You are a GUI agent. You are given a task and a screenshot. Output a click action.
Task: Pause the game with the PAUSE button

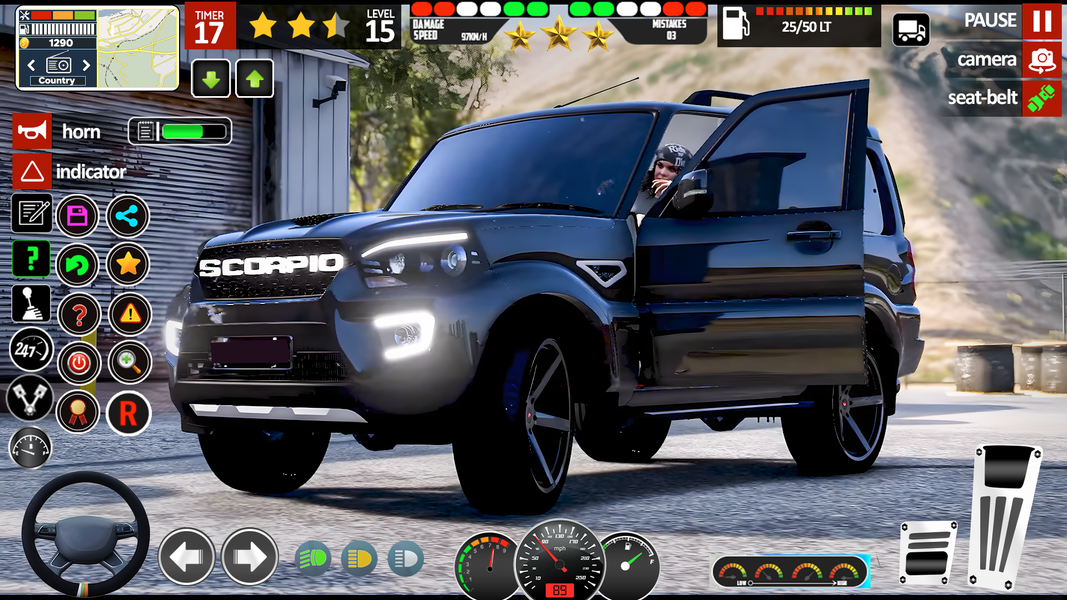click(x=1041, y=21)
